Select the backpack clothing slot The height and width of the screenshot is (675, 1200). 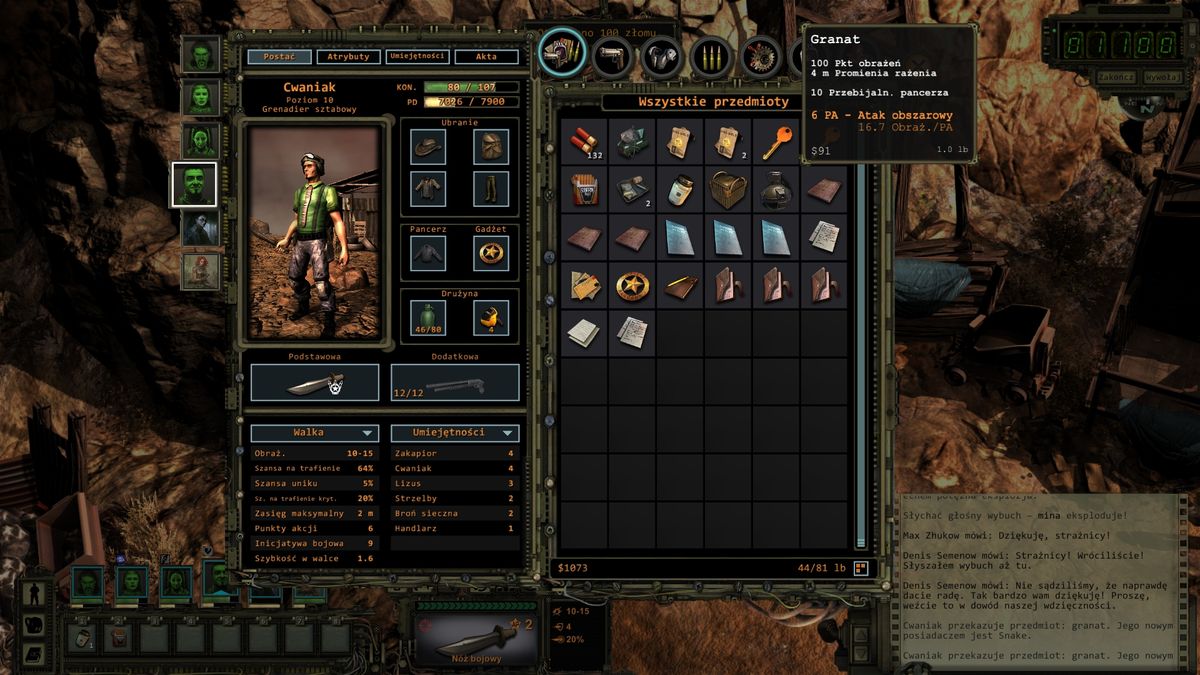point(491,148)
